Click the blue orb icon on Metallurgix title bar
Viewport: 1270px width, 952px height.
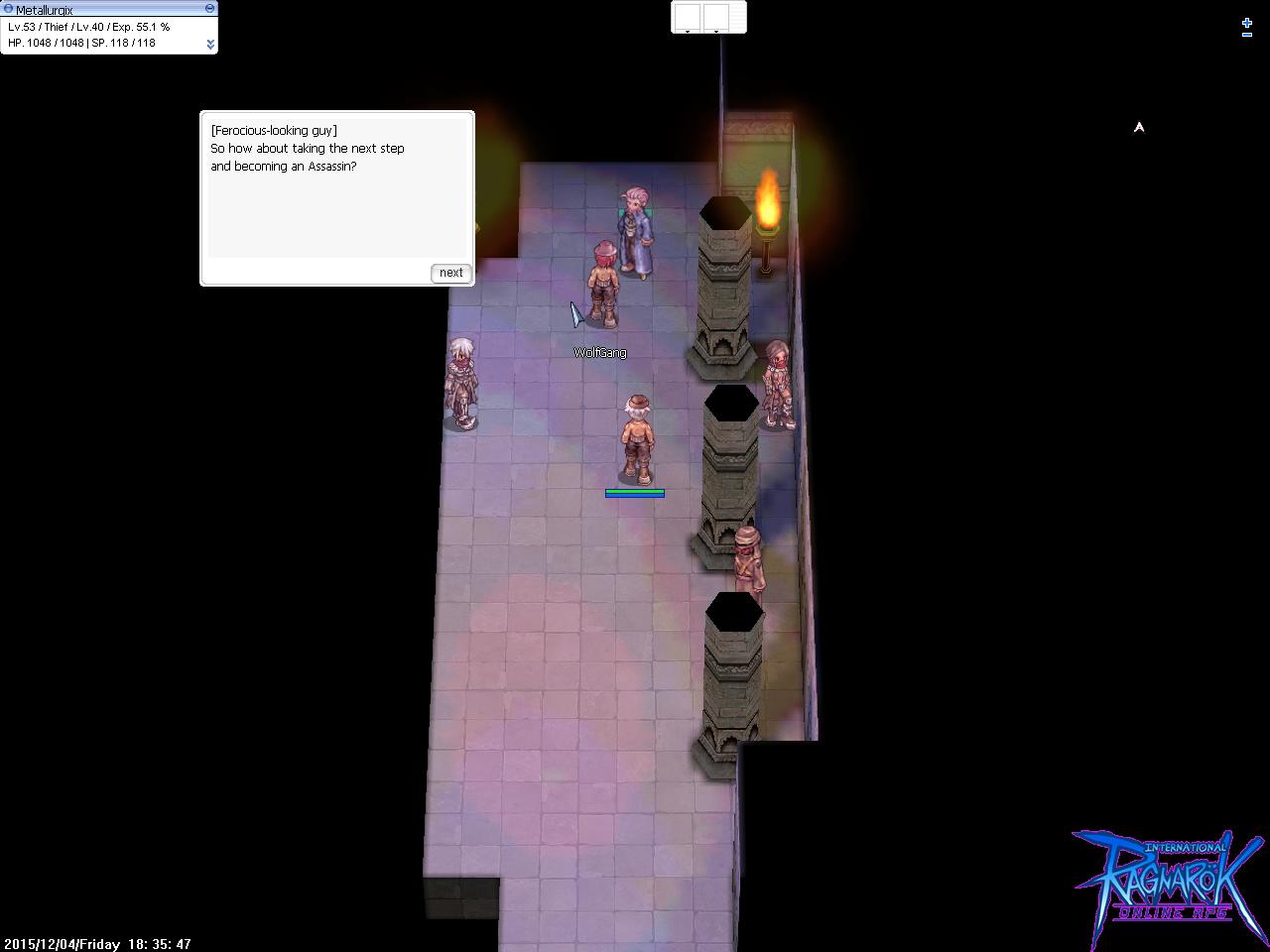click(9, 9)
